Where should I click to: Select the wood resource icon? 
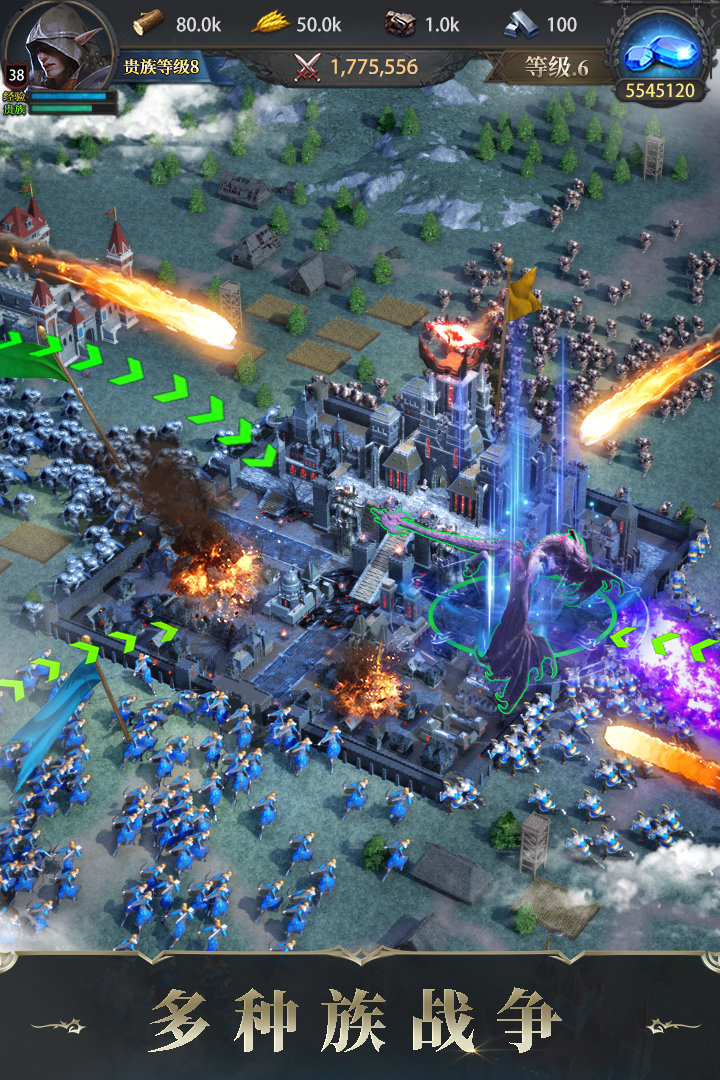coord(148,22)
